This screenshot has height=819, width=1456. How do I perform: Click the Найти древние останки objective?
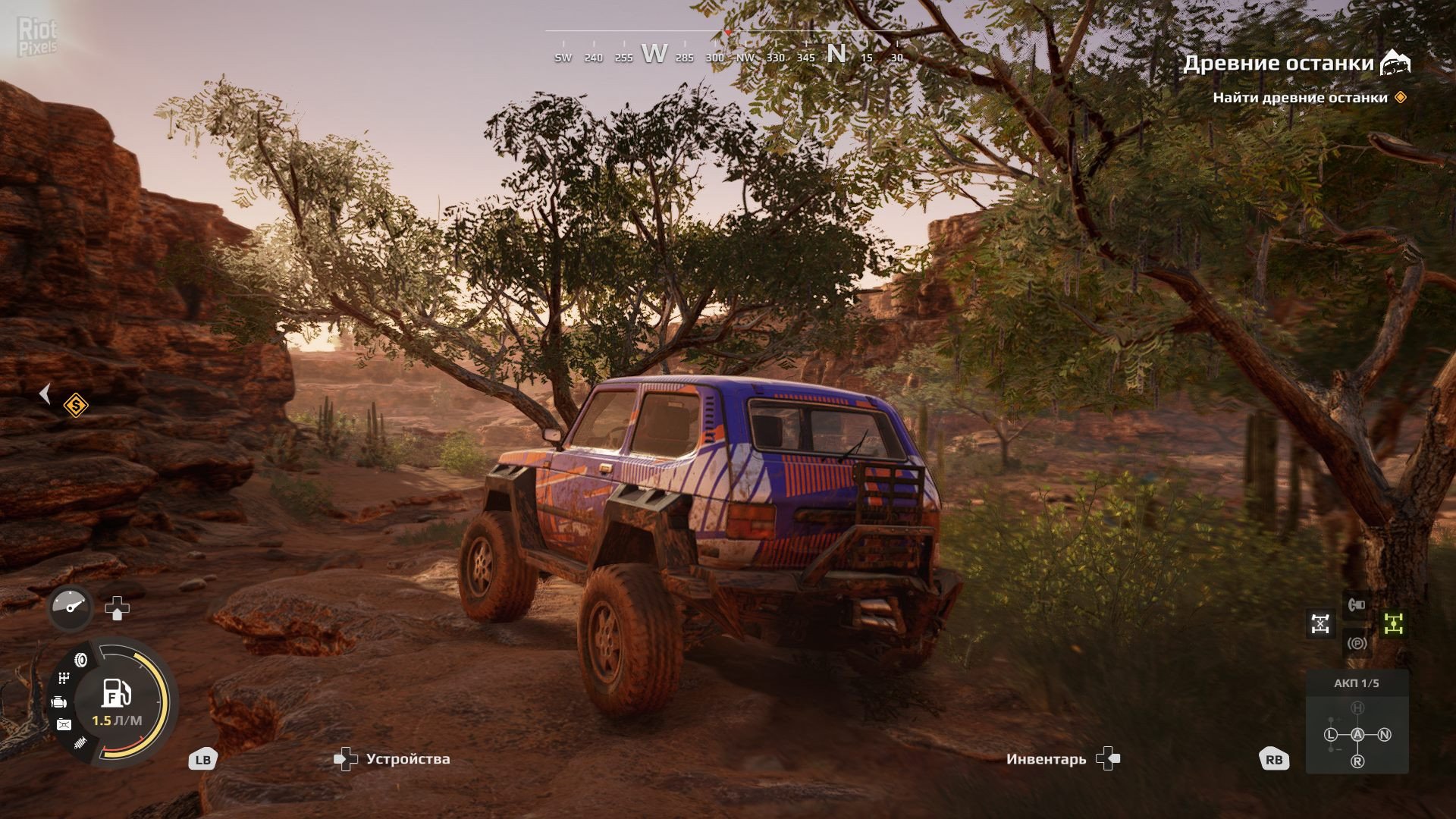tap(1300, 98)
